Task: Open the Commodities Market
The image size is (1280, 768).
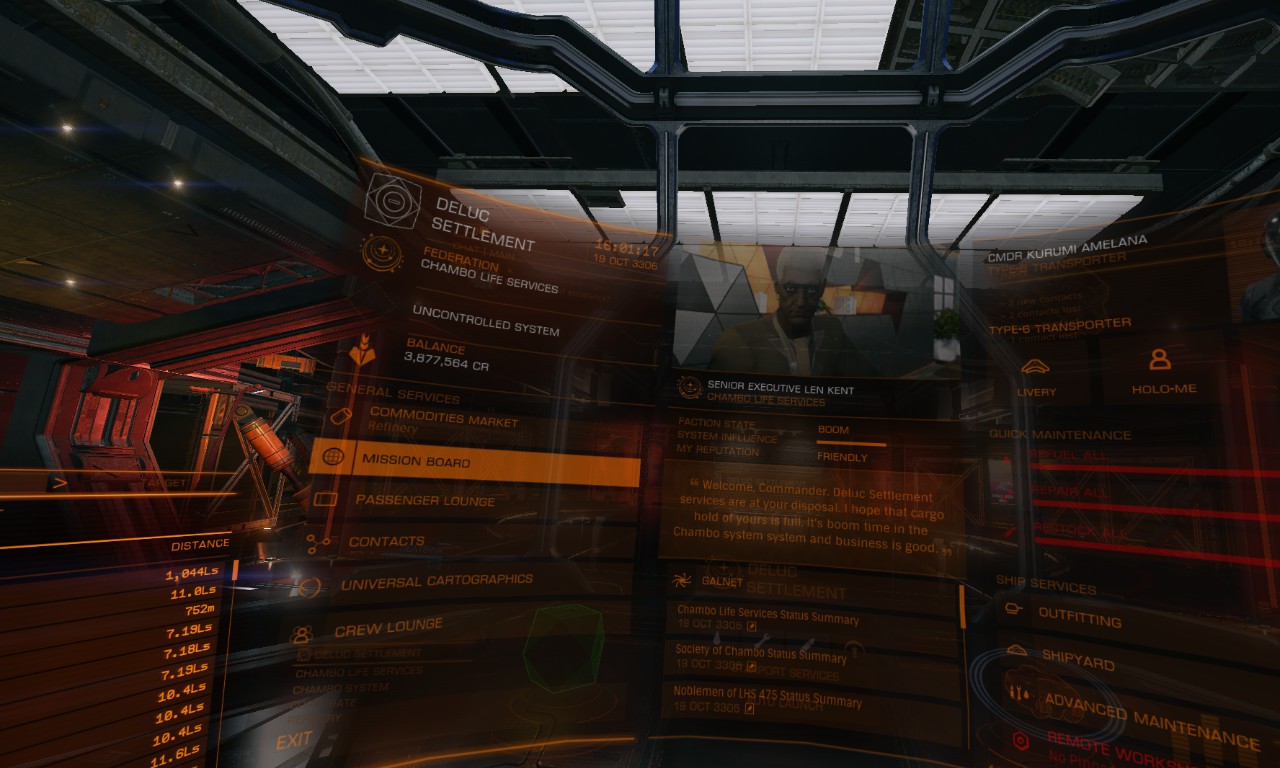Action: [x=443, y=419]
